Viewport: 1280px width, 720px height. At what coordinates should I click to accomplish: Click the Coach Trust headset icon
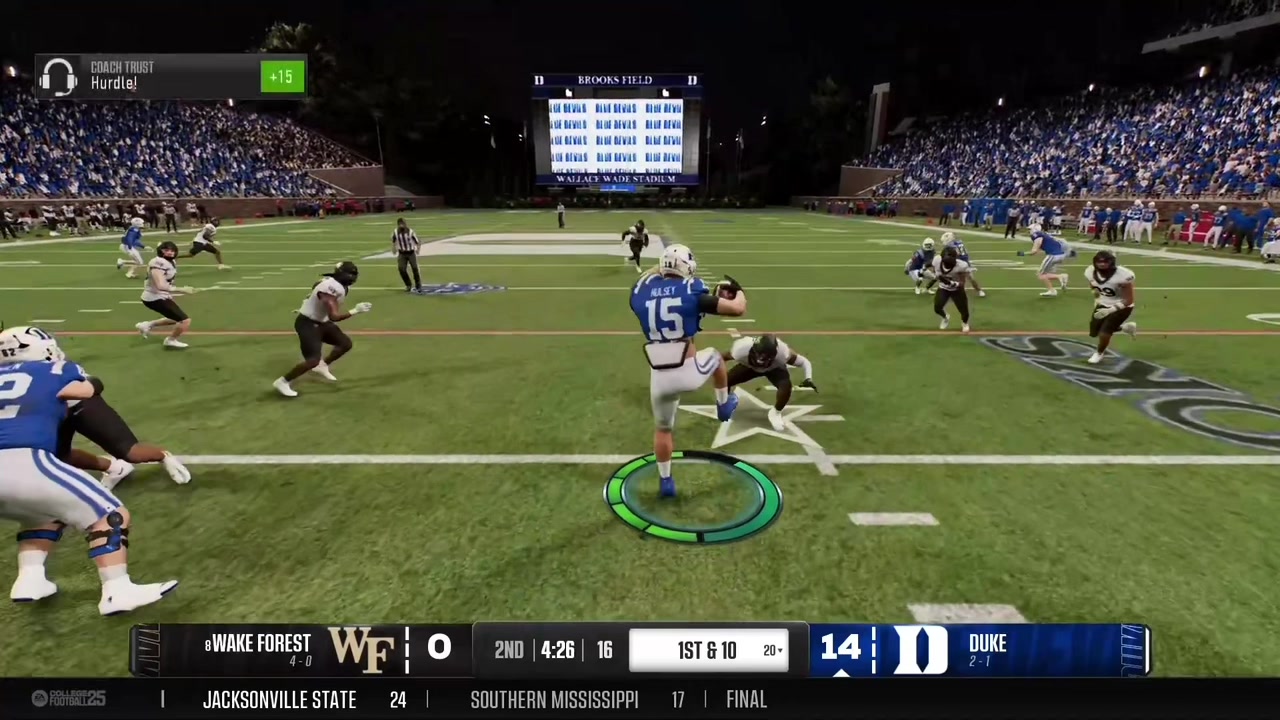coord(58,76)
